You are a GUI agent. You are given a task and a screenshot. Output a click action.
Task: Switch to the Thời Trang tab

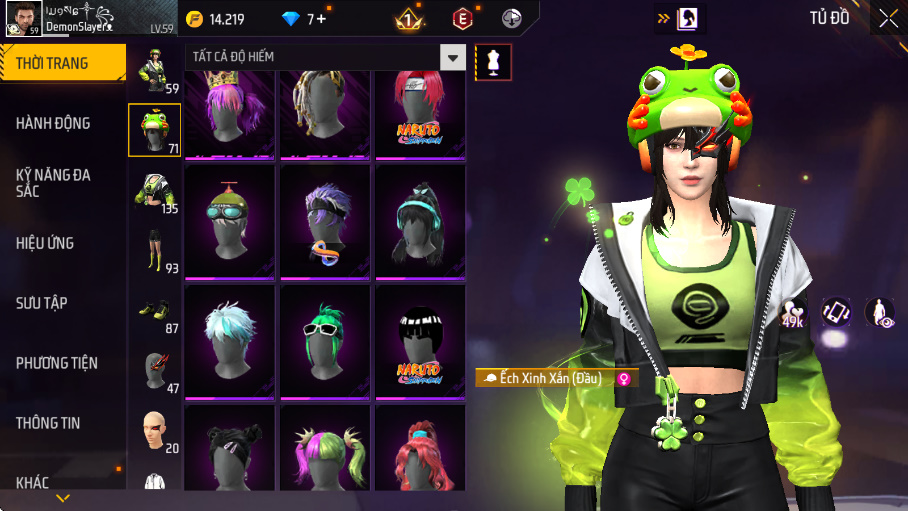click(62, 64)
